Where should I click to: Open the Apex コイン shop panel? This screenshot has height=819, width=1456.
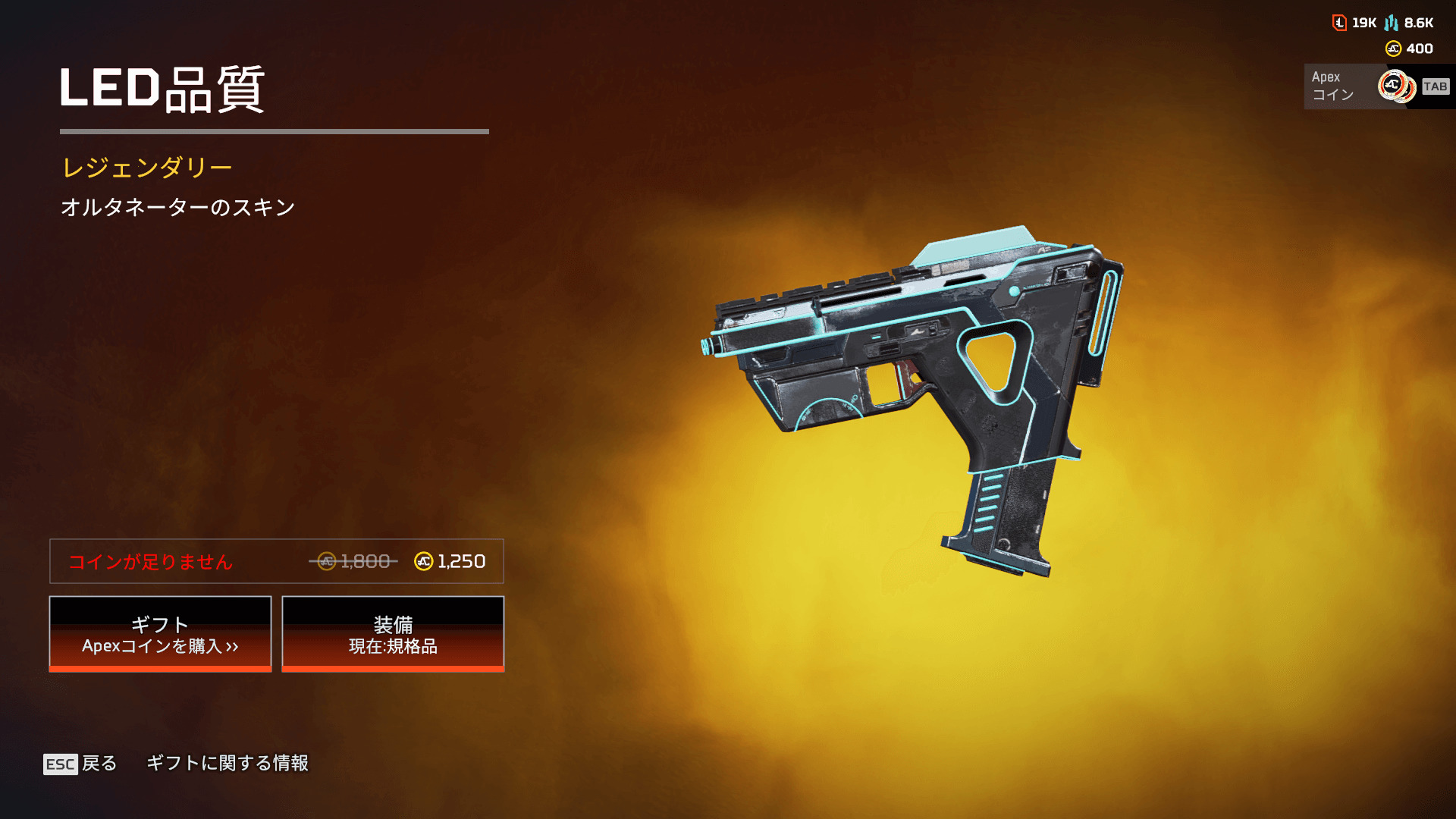tap(1376, 86)
